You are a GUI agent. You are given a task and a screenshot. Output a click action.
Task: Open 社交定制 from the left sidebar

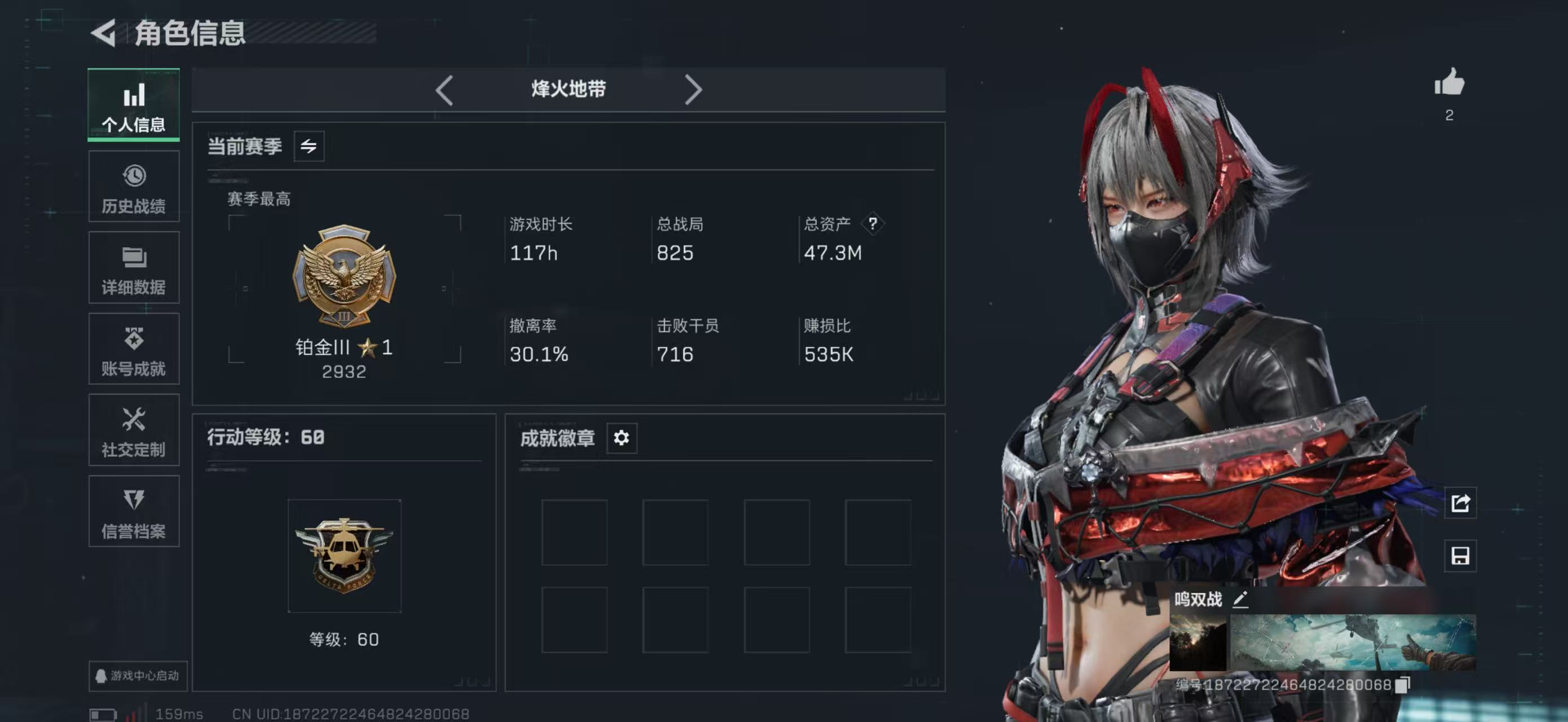[133, 430]
